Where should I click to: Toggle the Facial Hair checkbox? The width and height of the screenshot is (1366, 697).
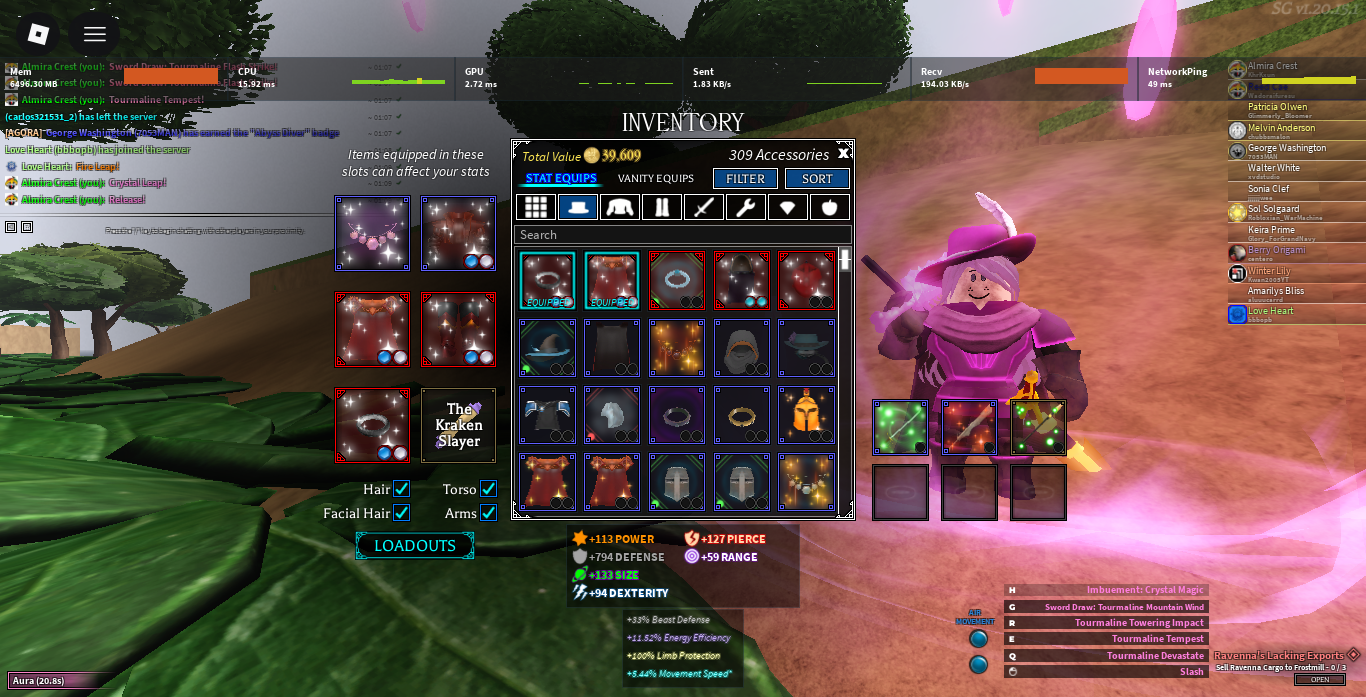[x=401, y=513]
